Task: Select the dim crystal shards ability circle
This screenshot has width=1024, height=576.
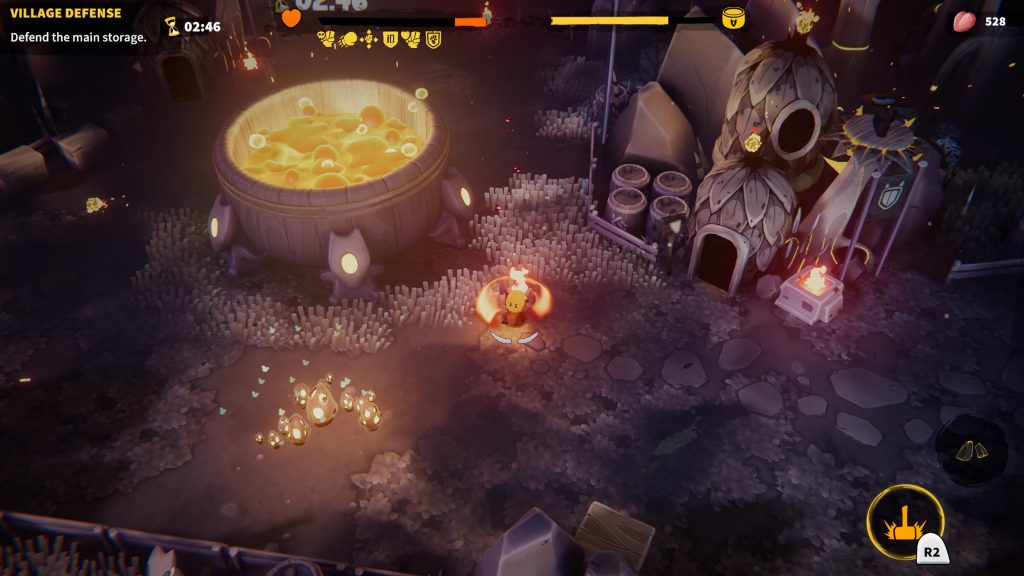Action: [x=971, y=451]
